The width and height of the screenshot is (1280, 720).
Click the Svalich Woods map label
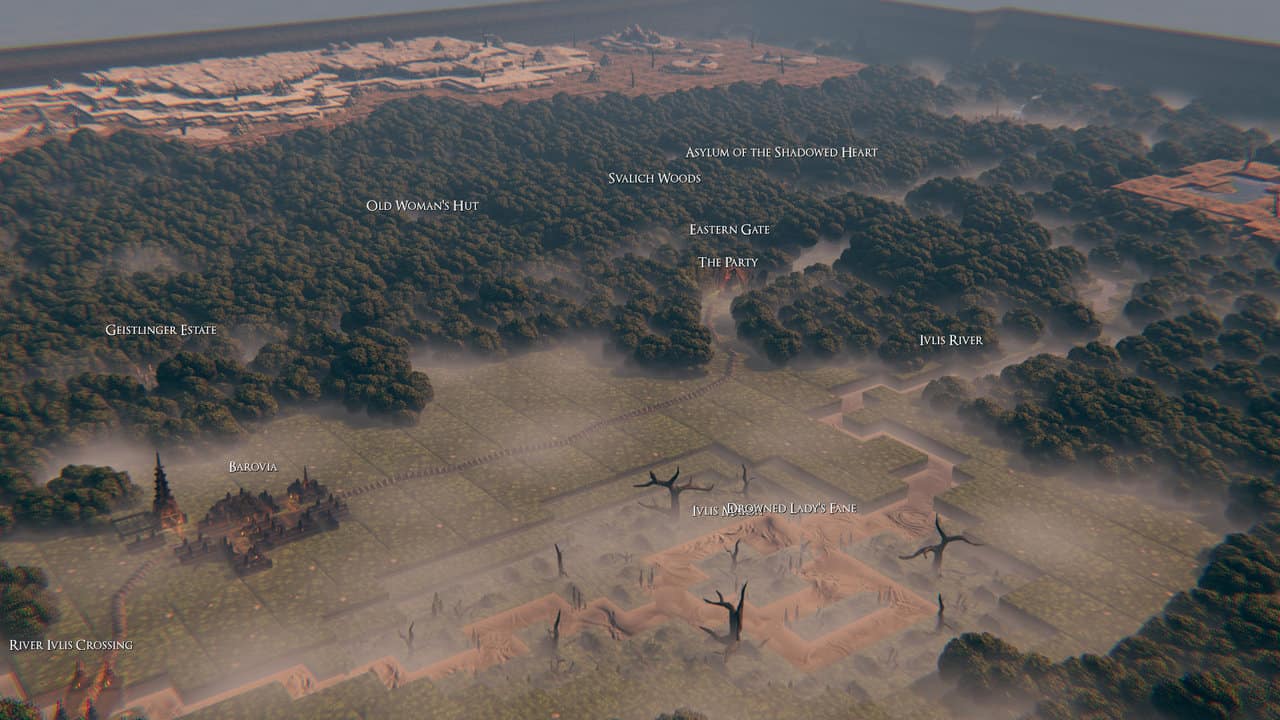click(654, 178)
